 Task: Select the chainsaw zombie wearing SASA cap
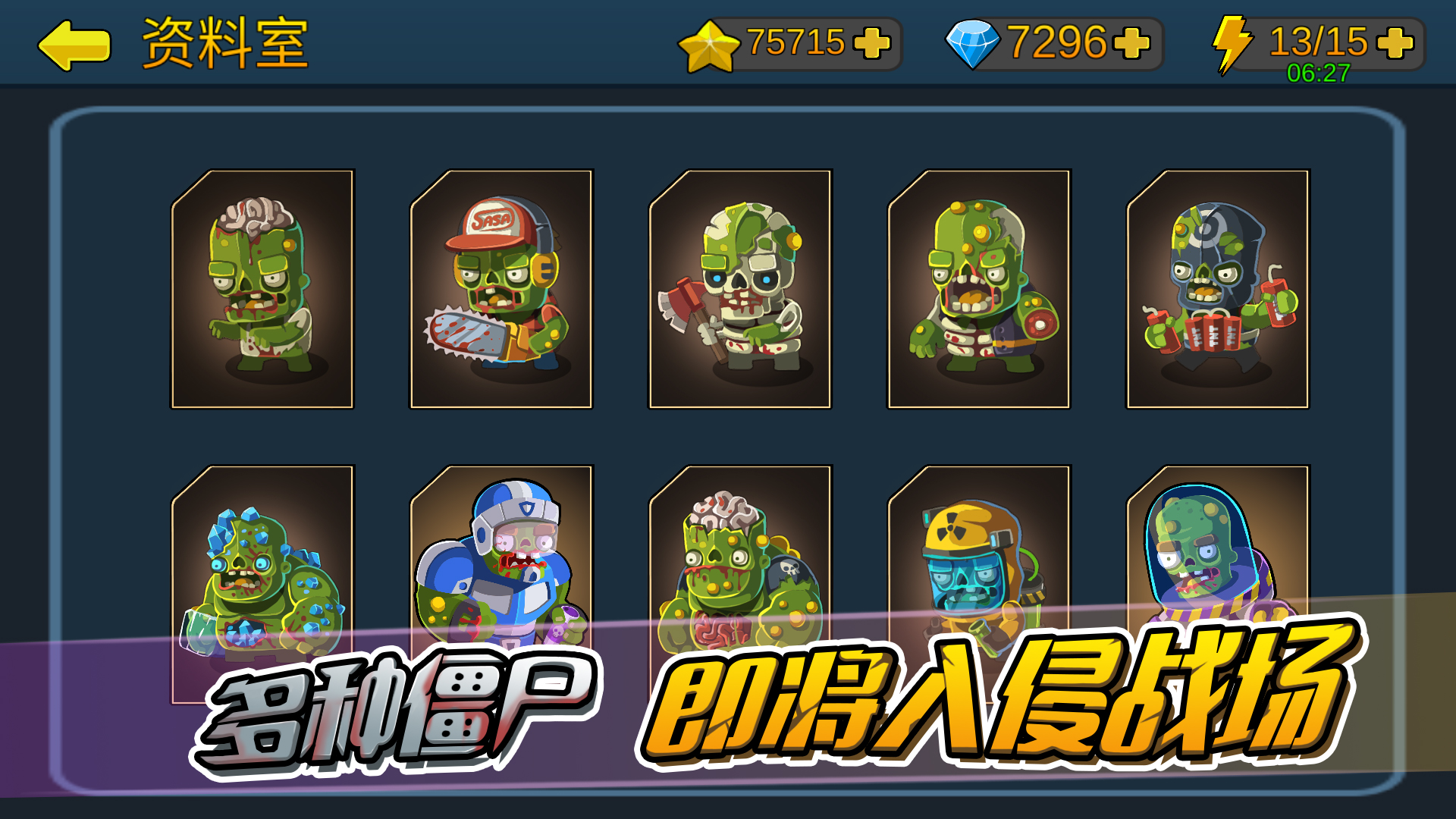pos(500,288)
